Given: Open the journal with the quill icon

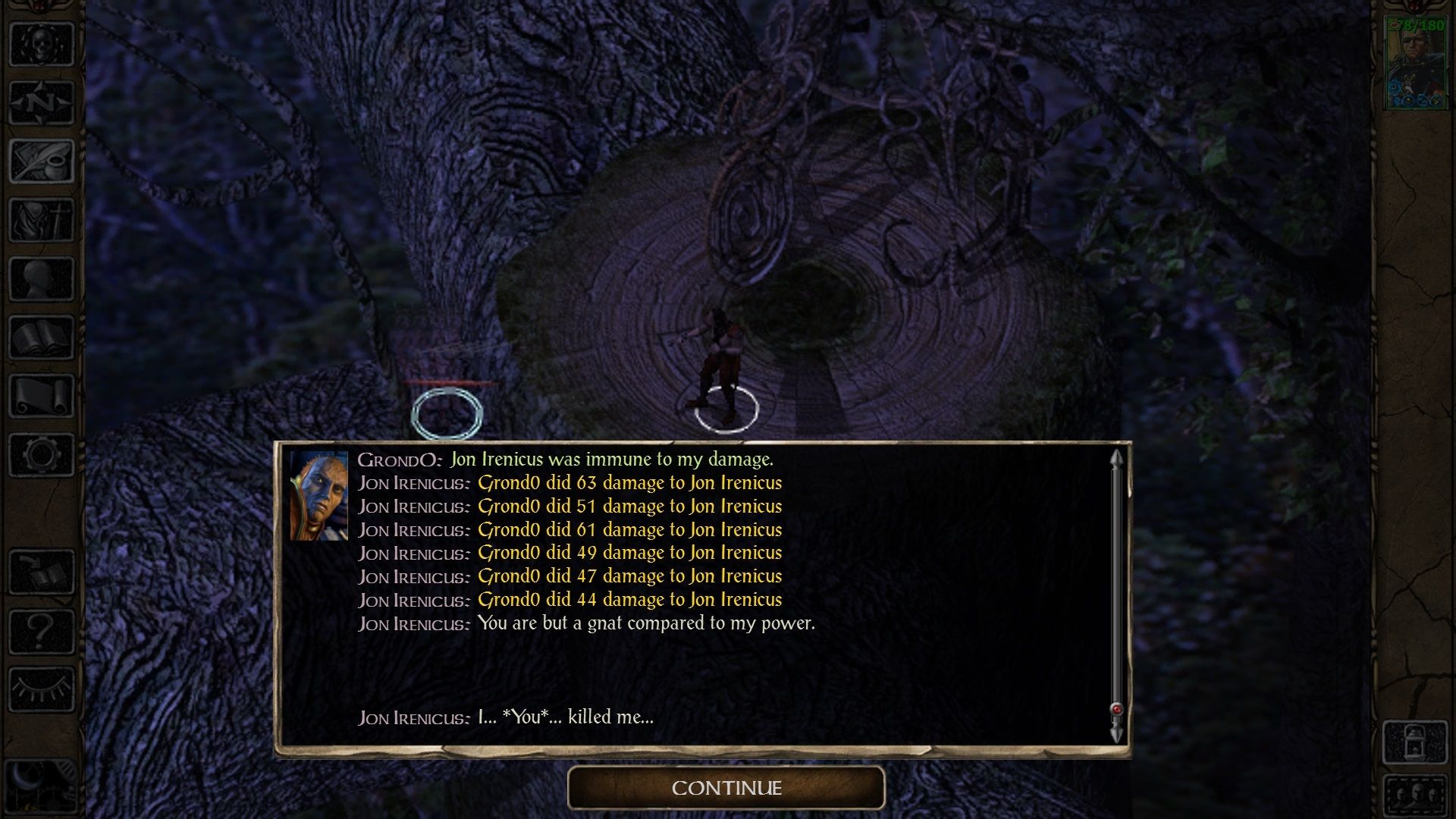Looking at the screenshot, I should coord(42,162).
